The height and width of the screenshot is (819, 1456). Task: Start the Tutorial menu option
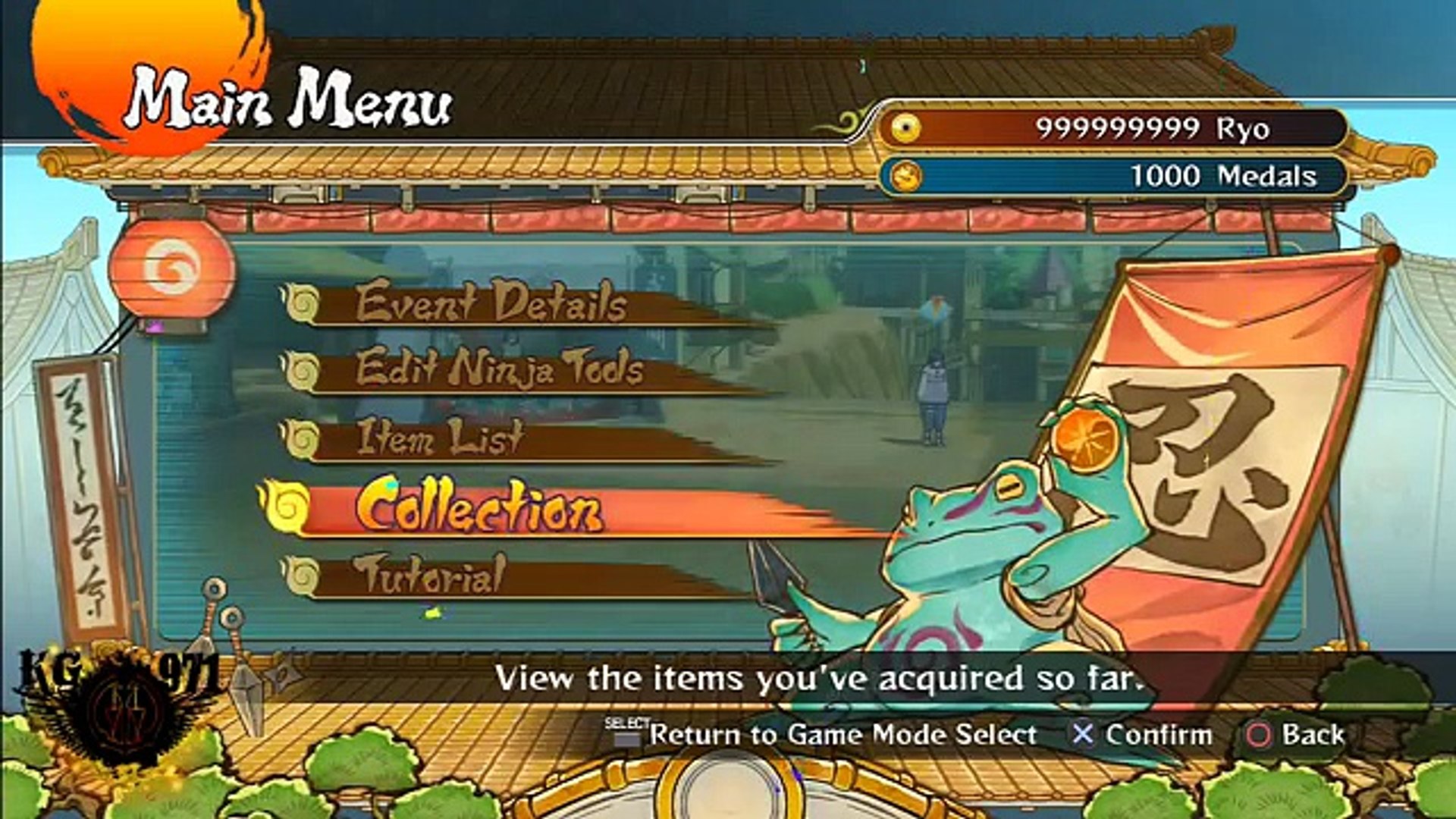pos(429,575)
